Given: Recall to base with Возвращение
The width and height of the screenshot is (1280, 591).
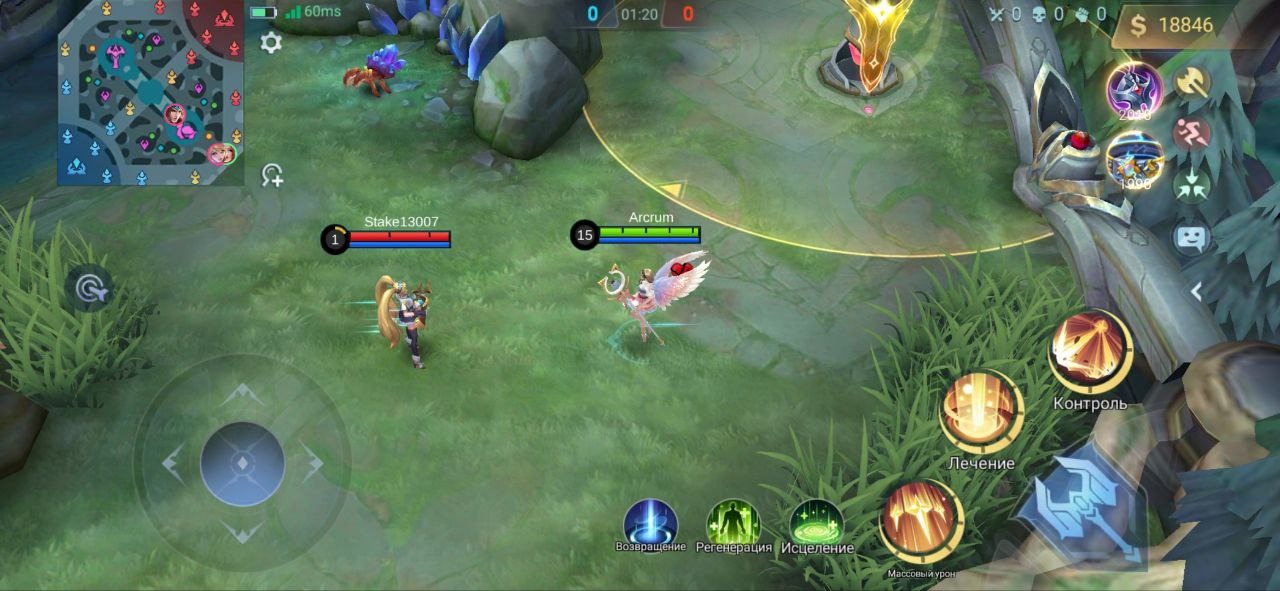Looking at the screenshot, I should click(x=650, y=522).
